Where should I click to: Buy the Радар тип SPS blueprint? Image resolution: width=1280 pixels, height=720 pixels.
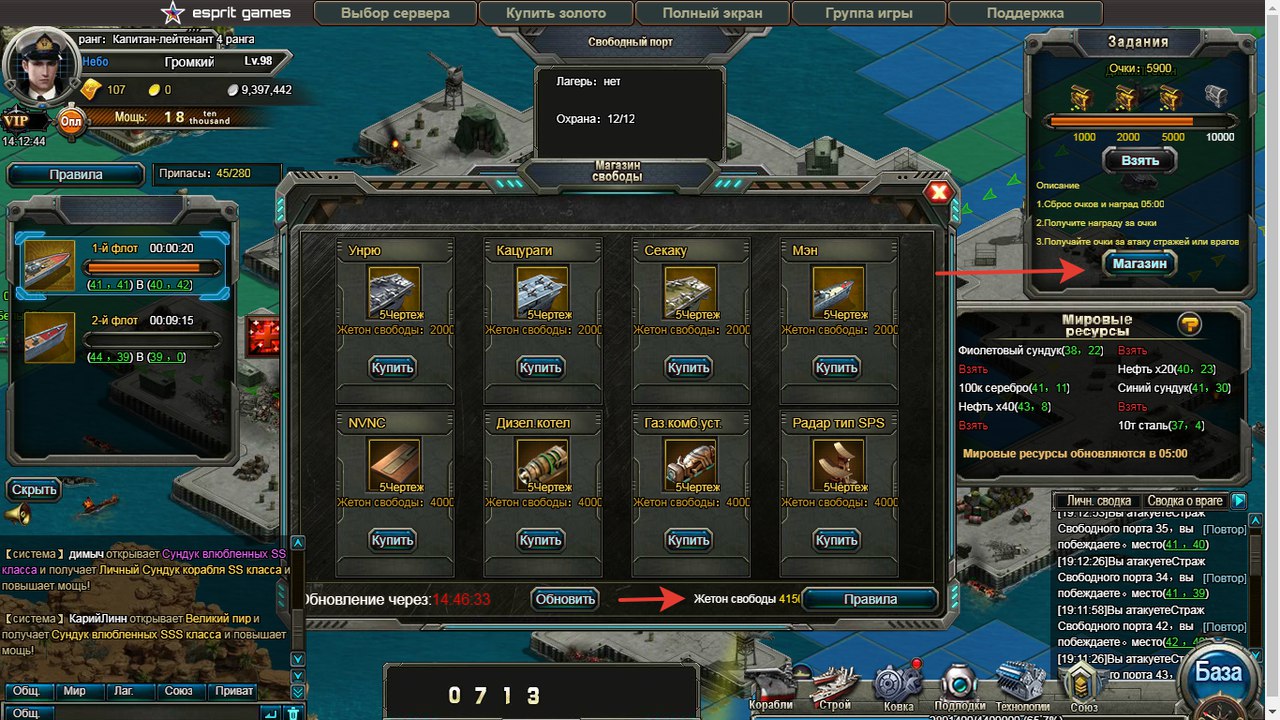coord(836,540)
